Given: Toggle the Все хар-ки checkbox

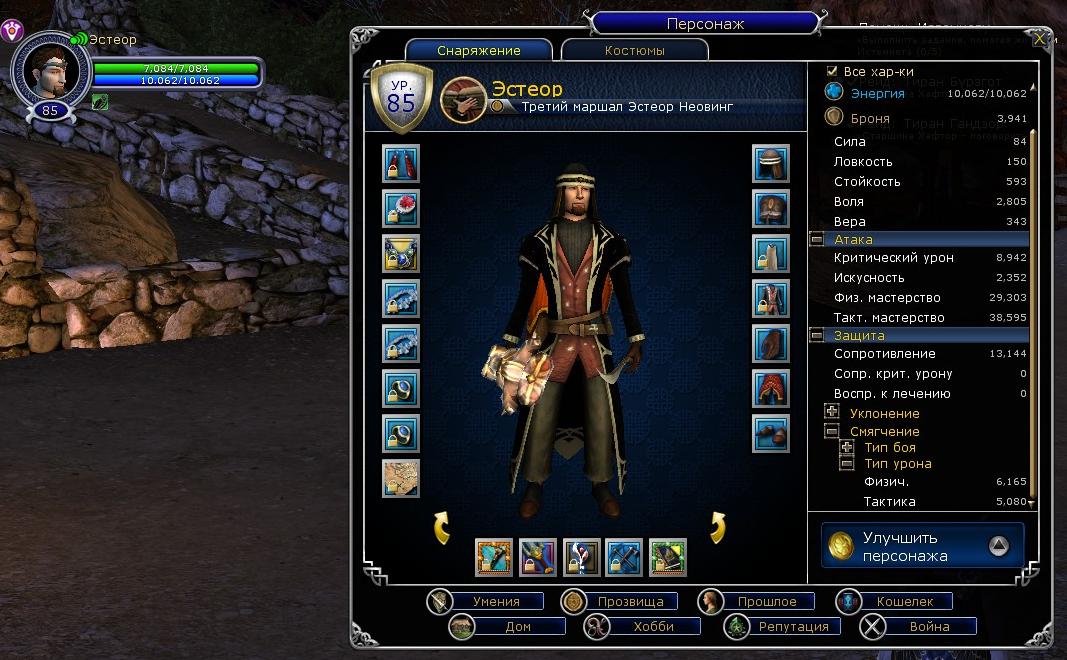Looking at the screenshot, I should 832,72.
